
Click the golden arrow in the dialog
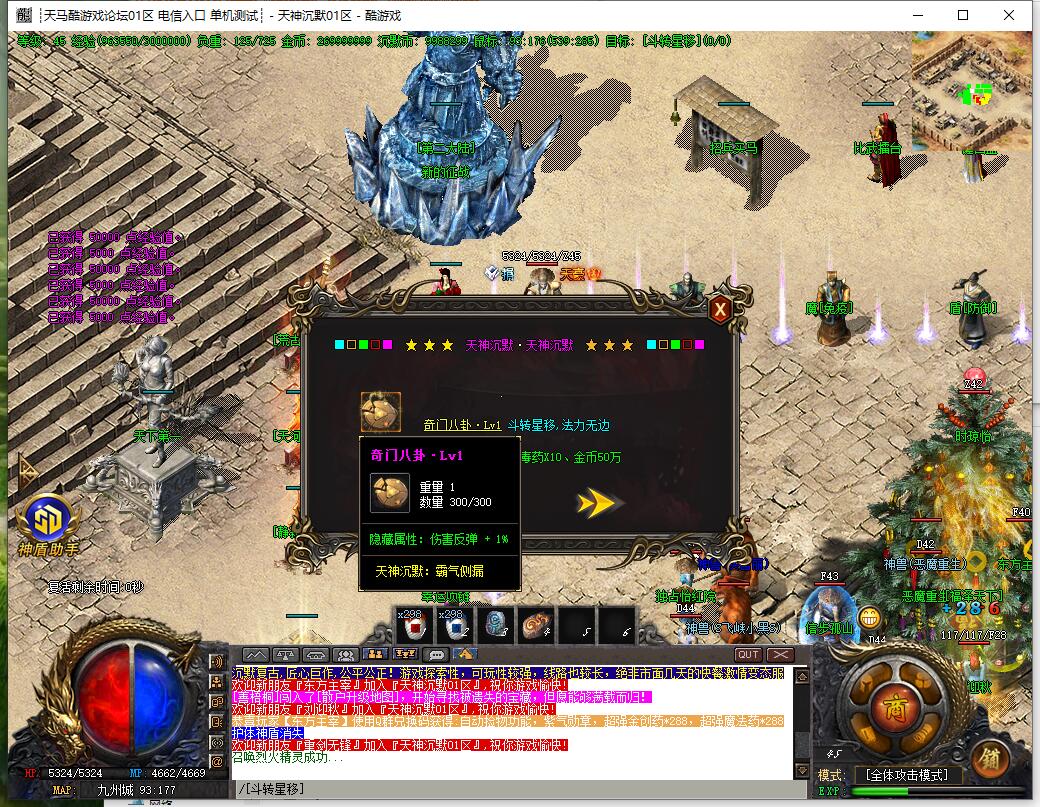pos(597,503)
